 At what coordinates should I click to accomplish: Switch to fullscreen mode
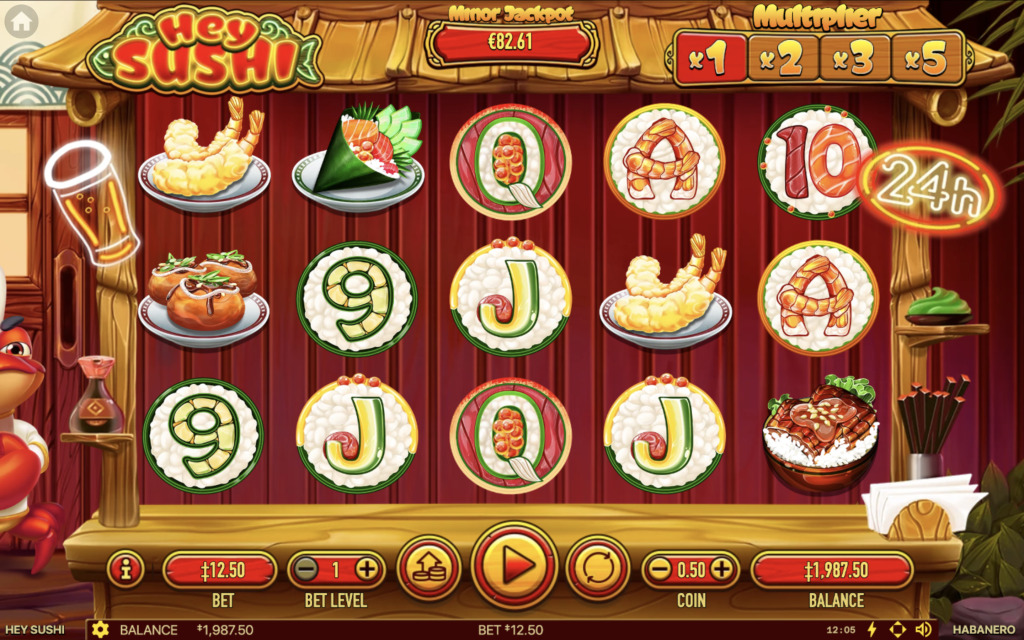pos(897,630)
